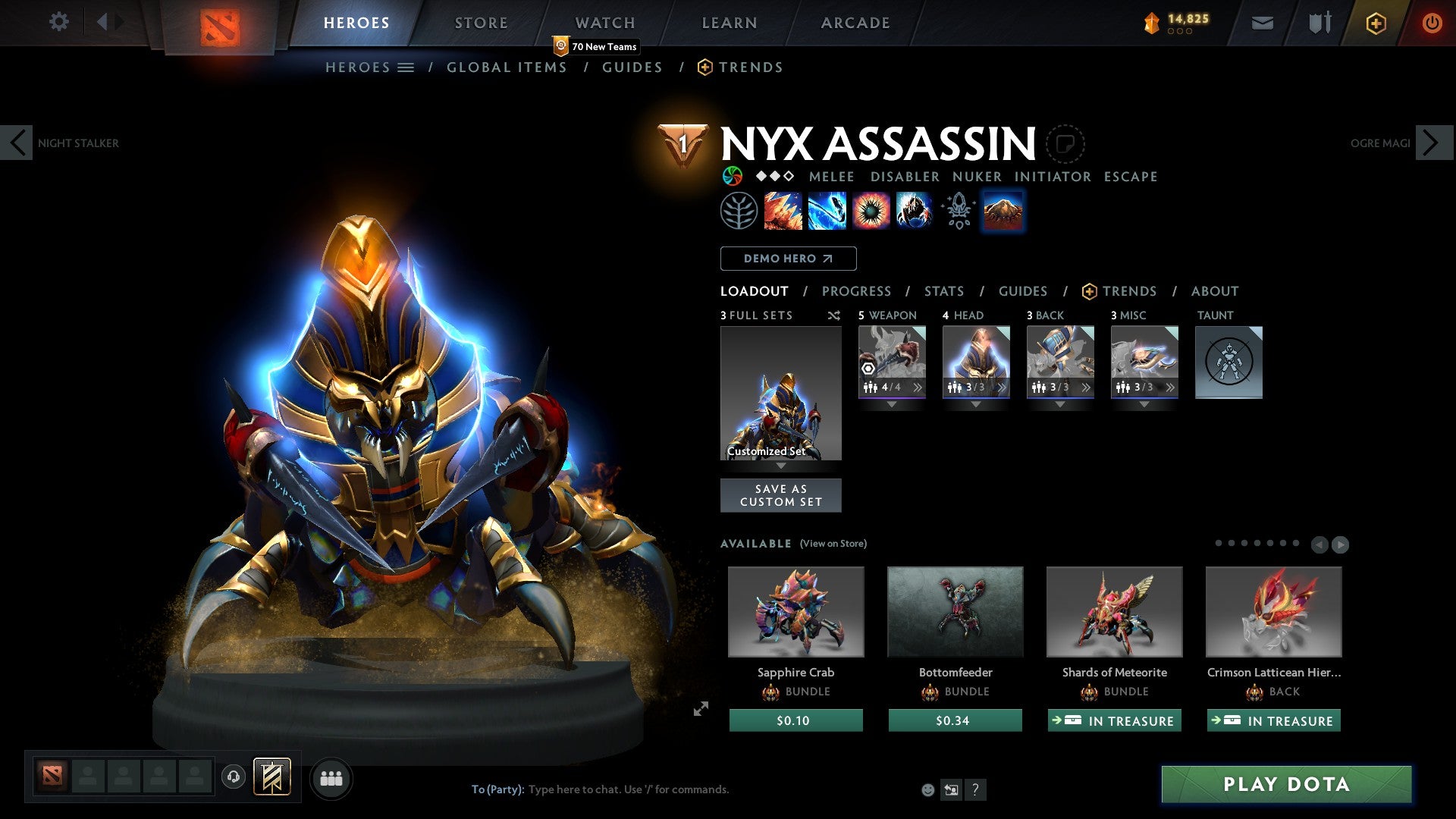The height and width of the screenshot is (819, 1456).
Task: Click the voice chat headset icon
Action: point(232,777)
